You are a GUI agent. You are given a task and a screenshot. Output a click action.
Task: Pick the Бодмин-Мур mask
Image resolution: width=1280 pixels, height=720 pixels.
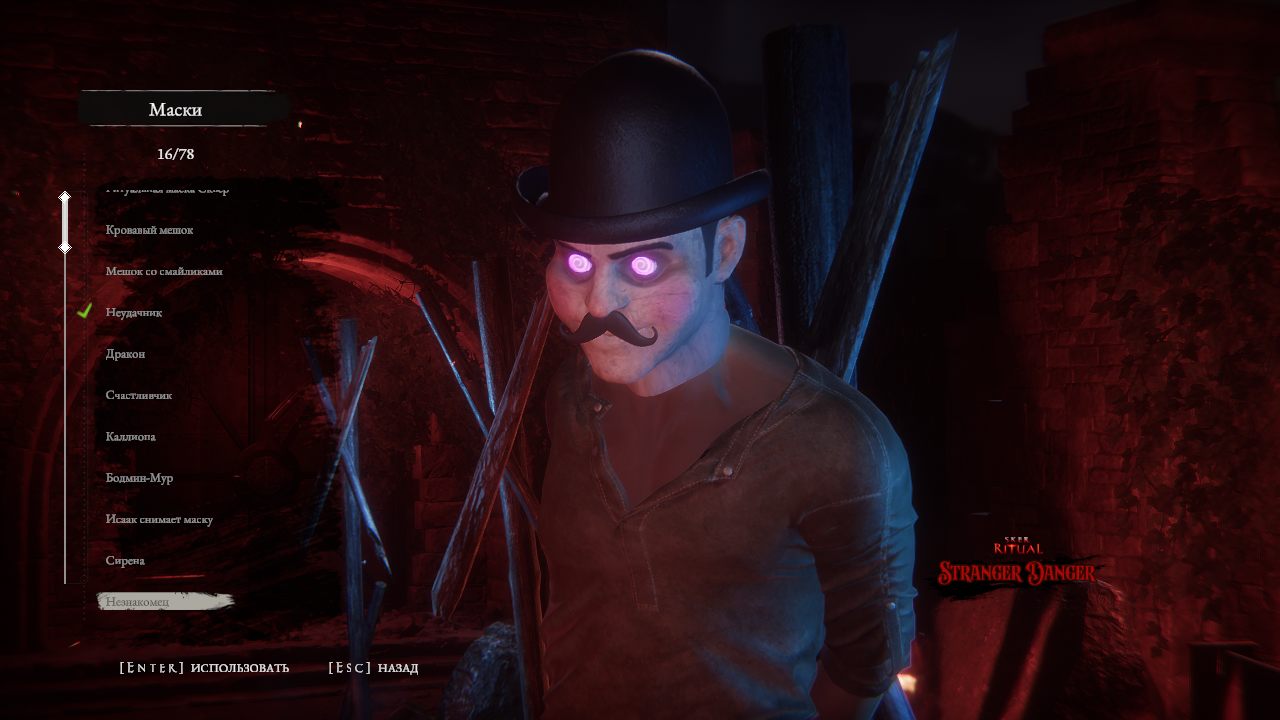pos(140,478)
